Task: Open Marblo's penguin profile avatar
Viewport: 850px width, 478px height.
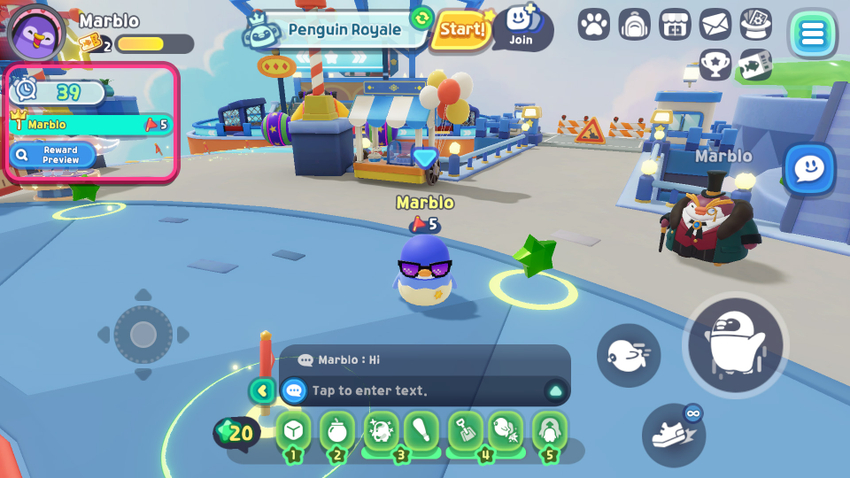Action: coord(36,33)
